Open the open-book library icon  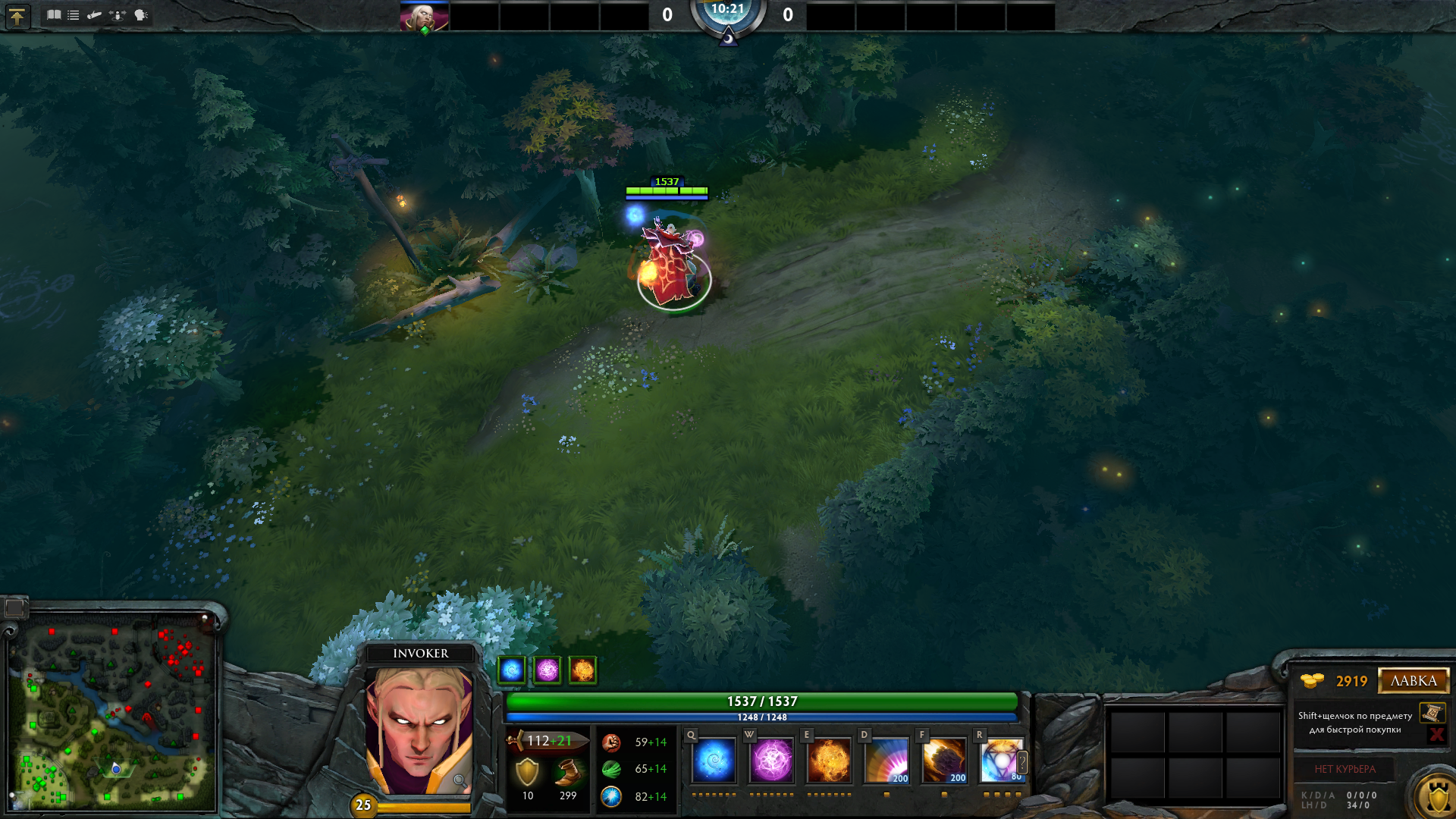point(54,14)
